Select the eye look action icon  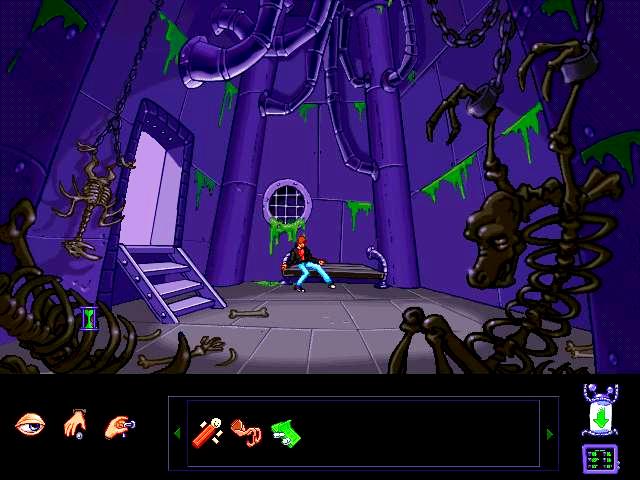pyautogui.click(x=30, y=425)
